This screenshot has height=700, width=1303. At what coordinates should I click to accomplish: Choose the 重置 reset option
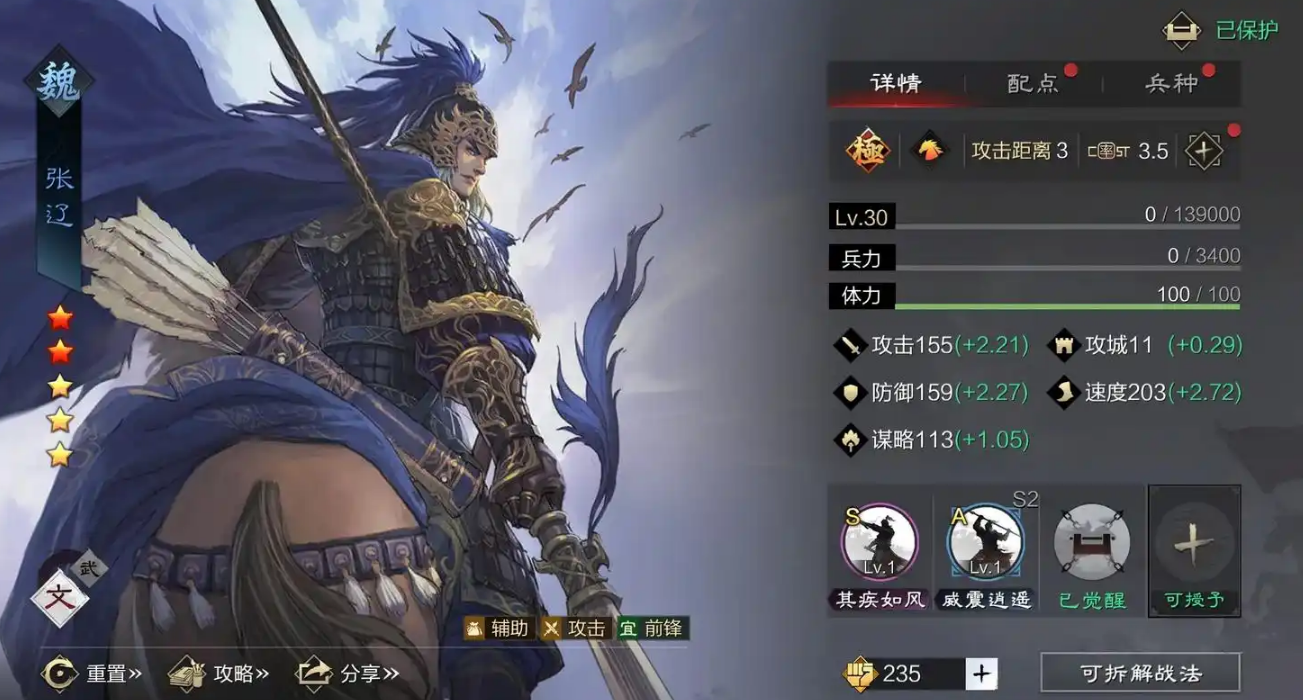92,673
